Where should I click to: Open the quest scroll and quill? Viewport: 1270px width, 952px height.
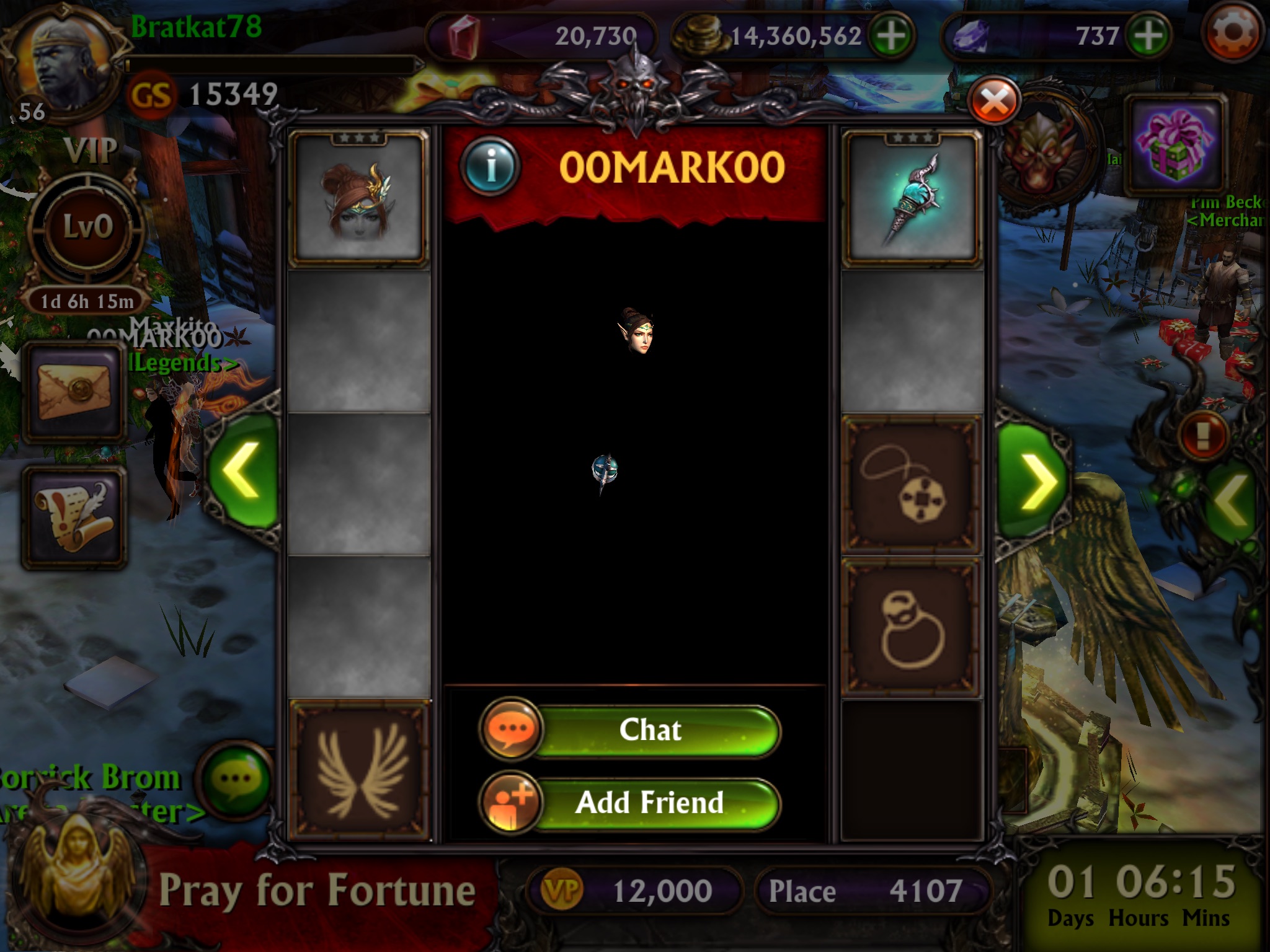[75, 516]
